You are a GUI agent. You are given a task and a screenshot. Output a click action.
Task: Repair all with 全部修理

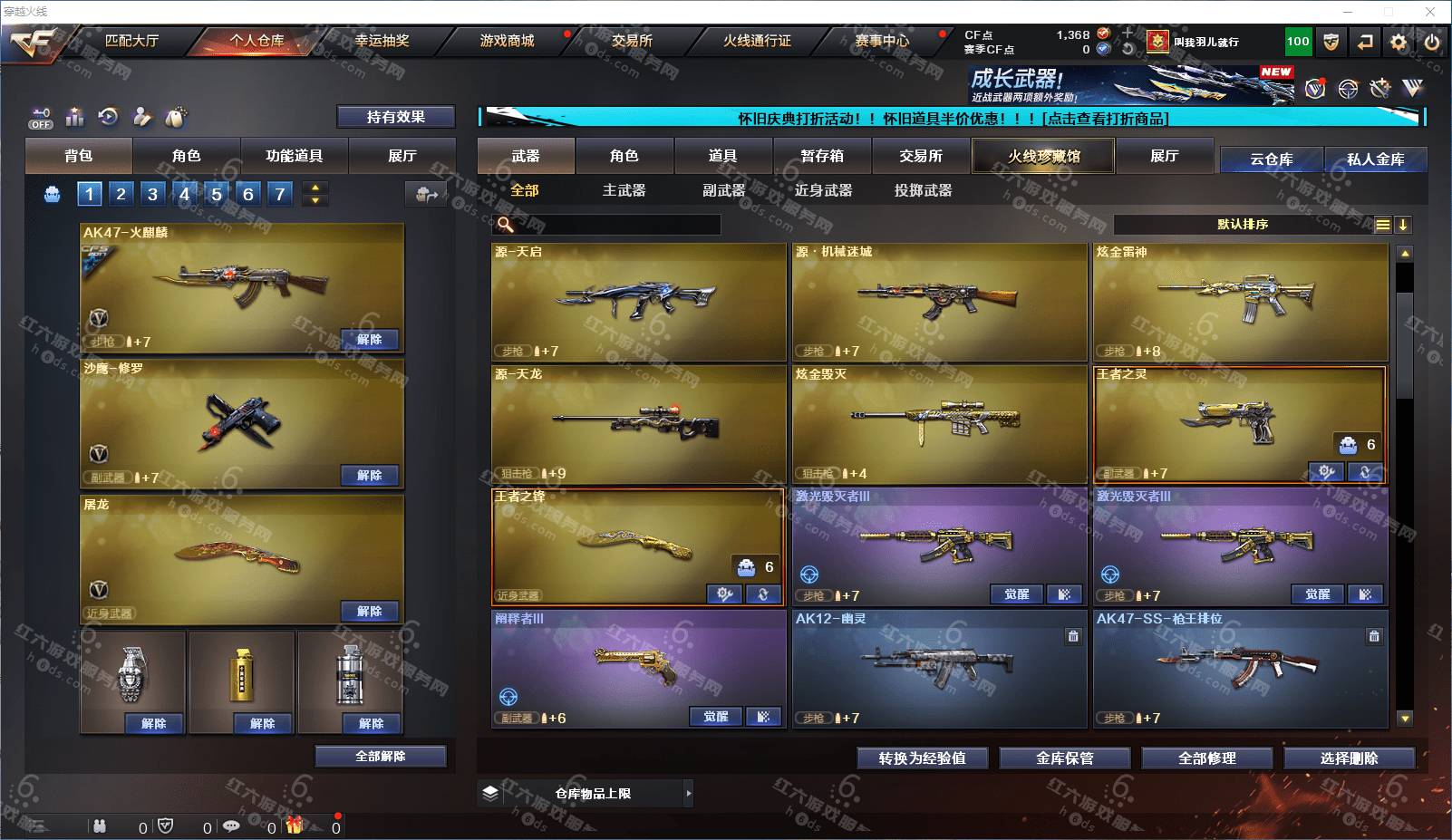pyautogui.click(x=1206, y=758)
